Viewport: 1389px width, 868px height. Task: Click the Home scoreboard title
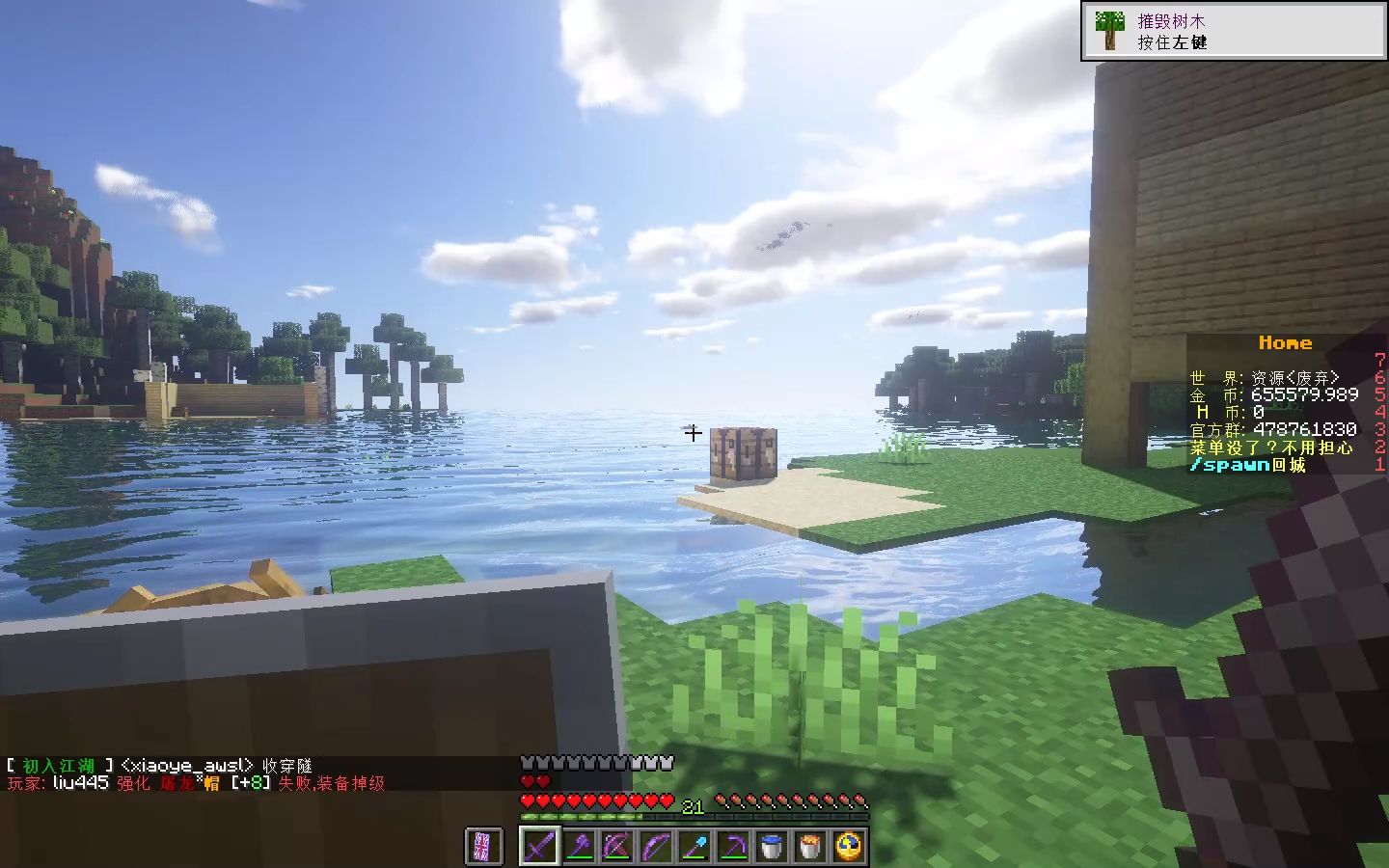click(1287, 342)
